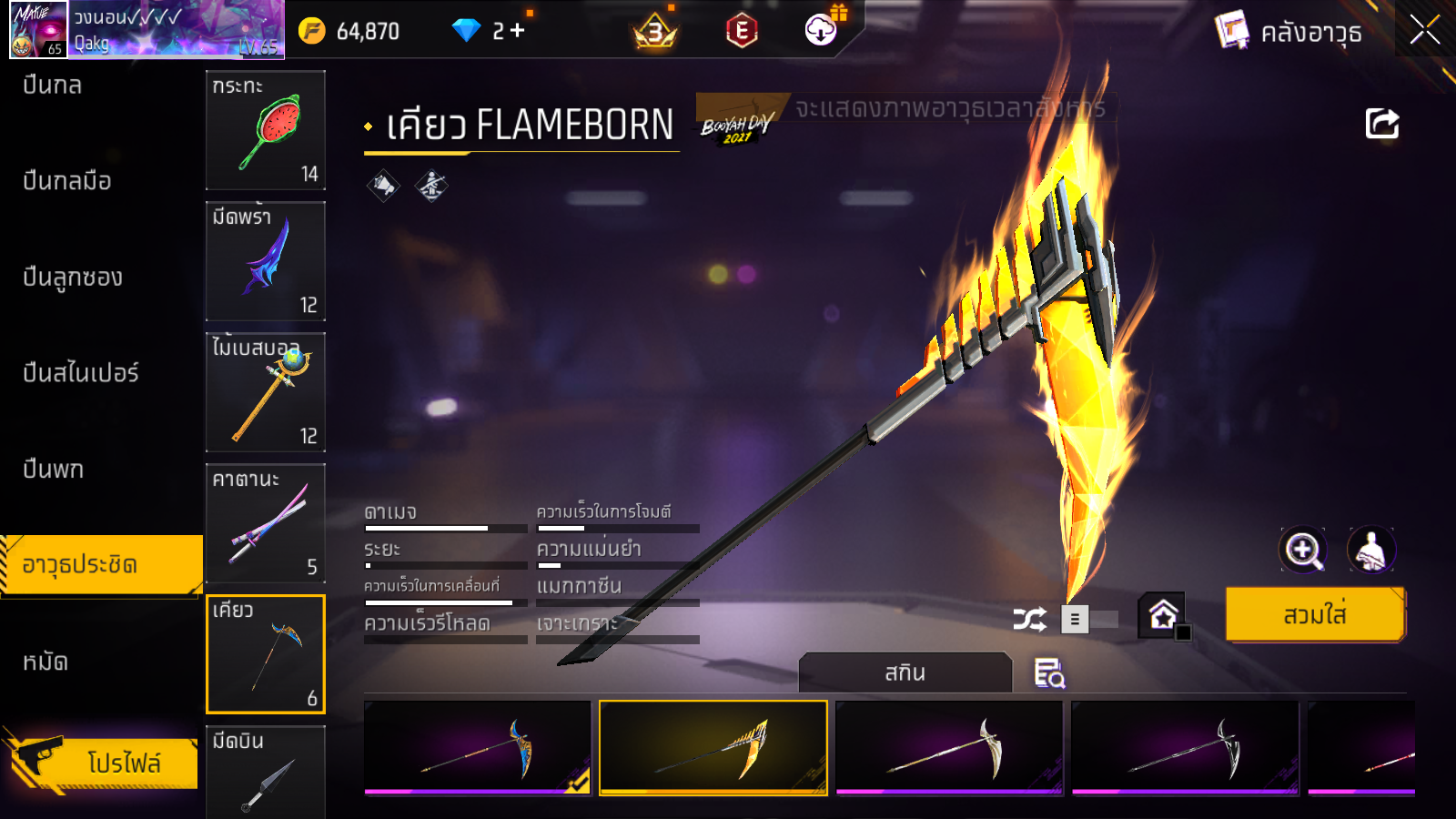Preview the skin on character icon

point(1370,550)
